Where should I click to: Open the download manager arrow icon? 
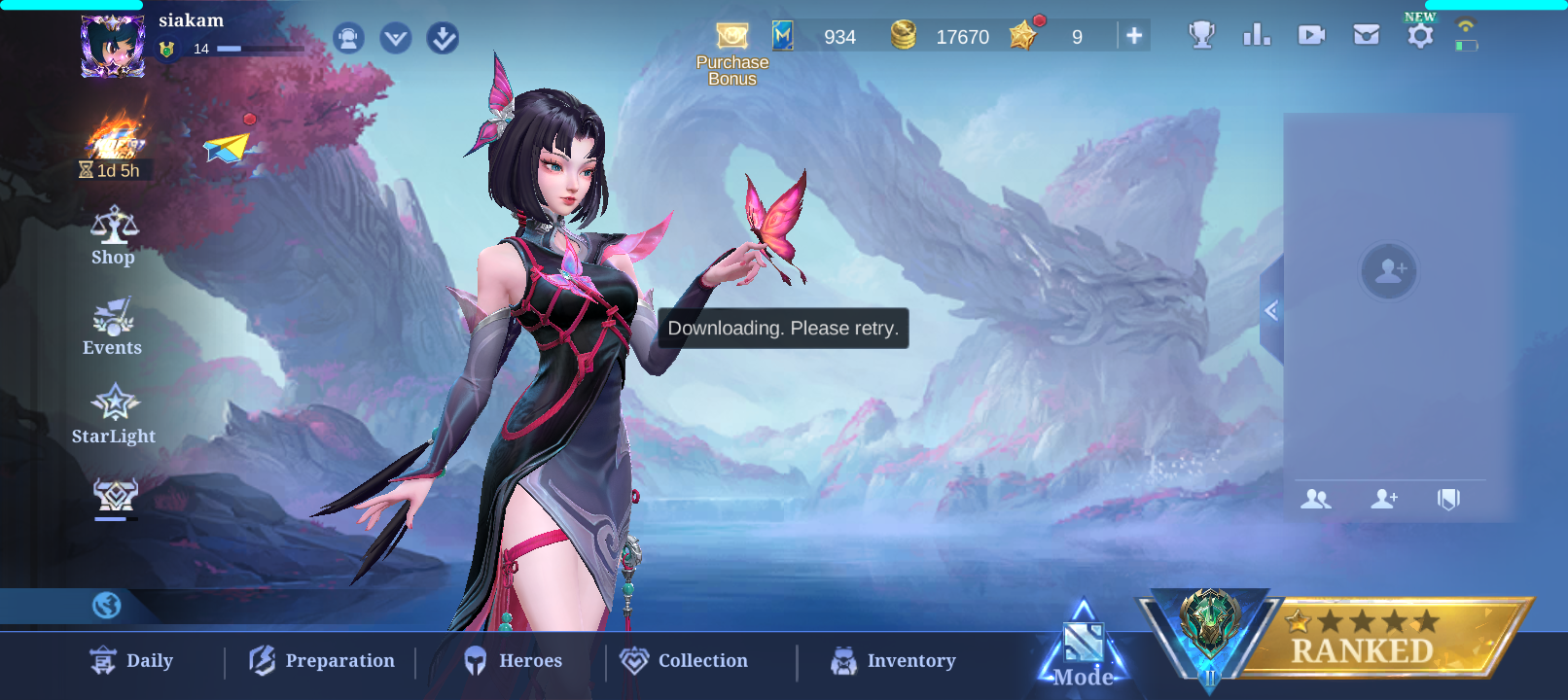tap(441, 38)
